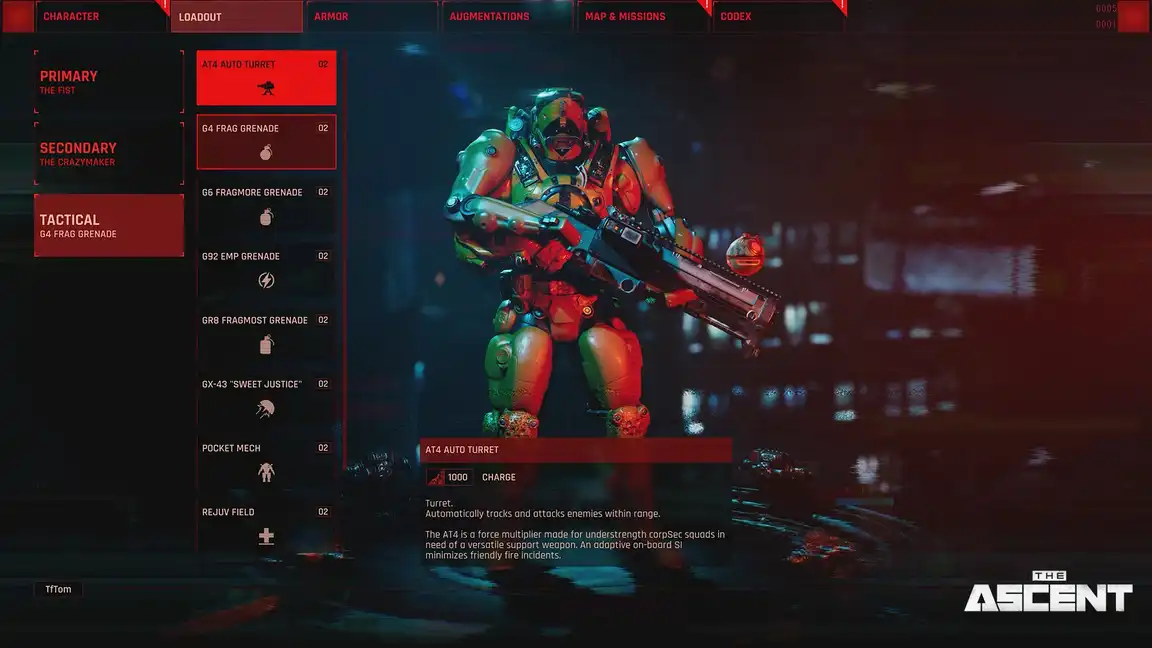Viewport: 1152px width, 648px height.
Task: Select the G6 Fragmore Grenade
Action: pos(266,206)
